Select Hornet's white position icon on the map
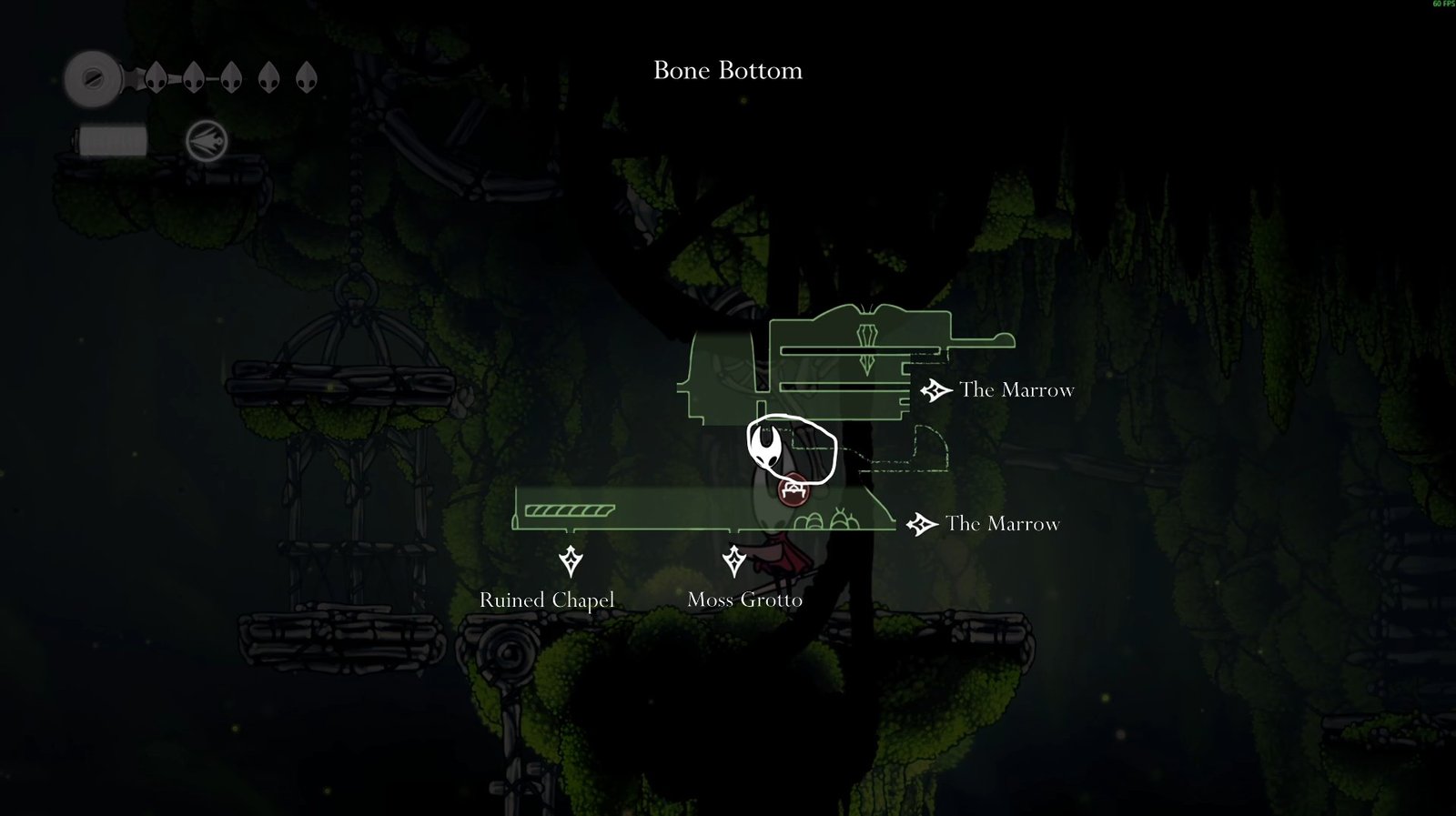Image resolution: width=1456 pixels, height=816 pixels. [x=766, y=448]
